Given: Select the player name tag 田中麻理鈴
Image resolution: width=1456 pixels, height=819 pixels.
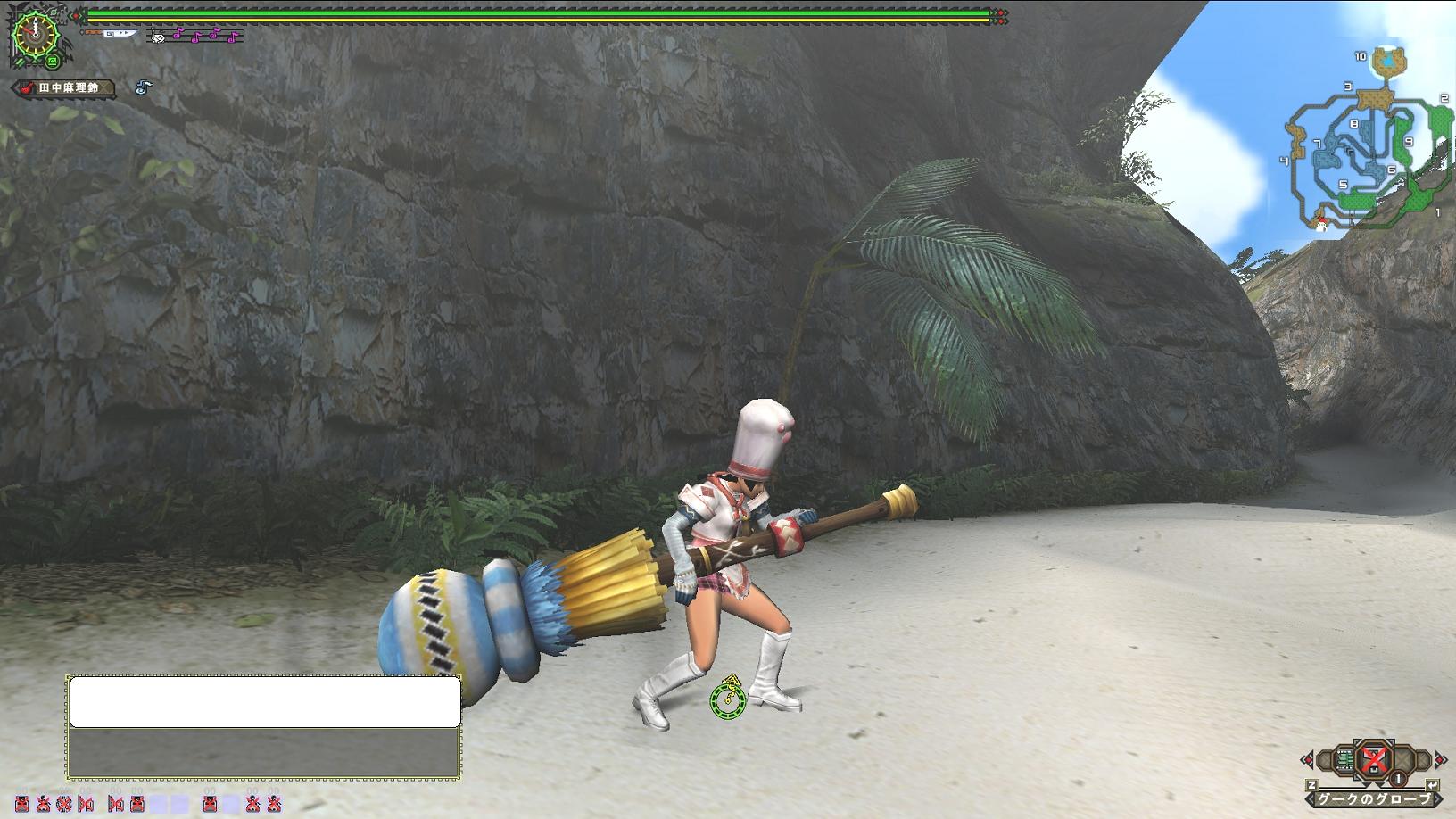Looking at the screenshot, I should (x=63, y=88).
